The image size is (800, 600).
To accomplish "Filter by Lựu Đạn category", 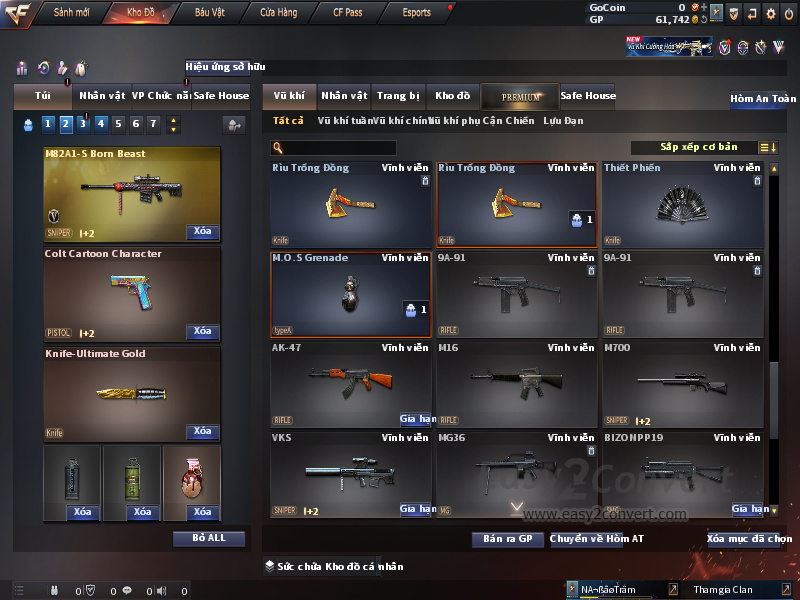I will click(563, 121).
